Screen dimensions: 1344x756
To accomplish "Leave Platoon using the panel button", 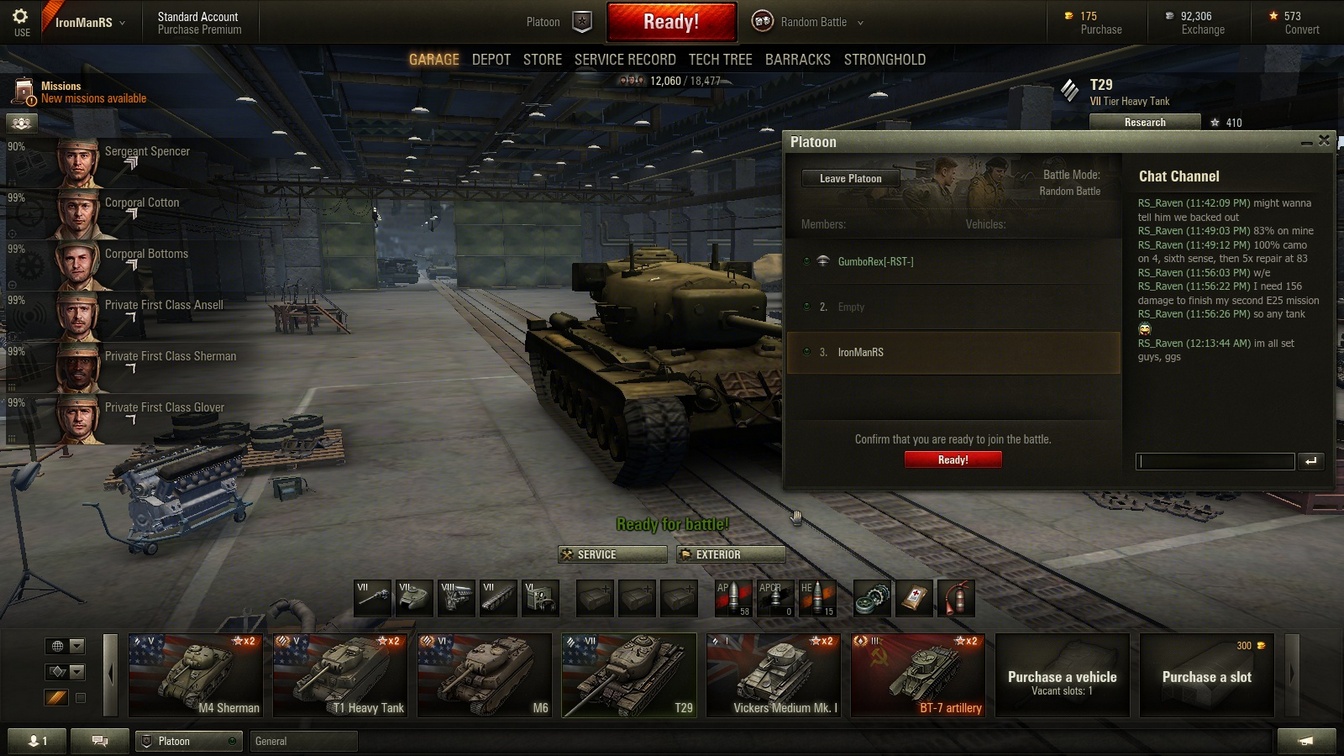I will (850, 179).
